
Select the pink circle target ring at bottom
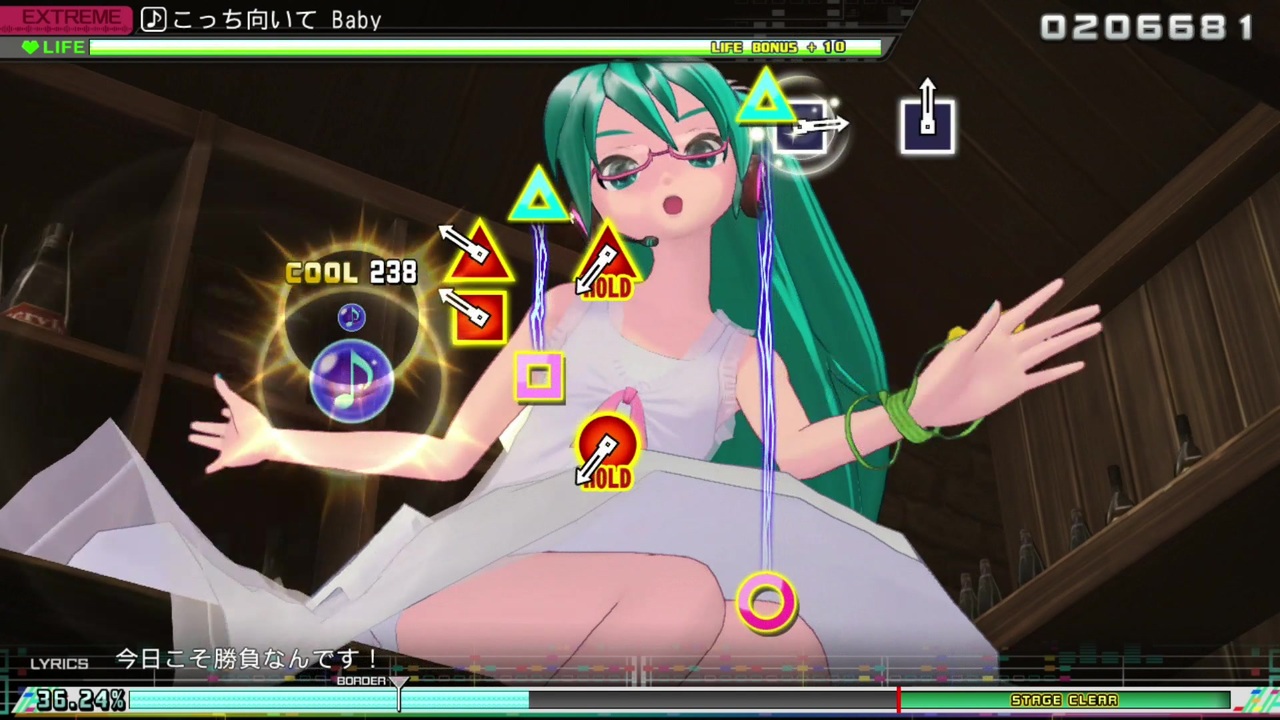click(767, 602)
